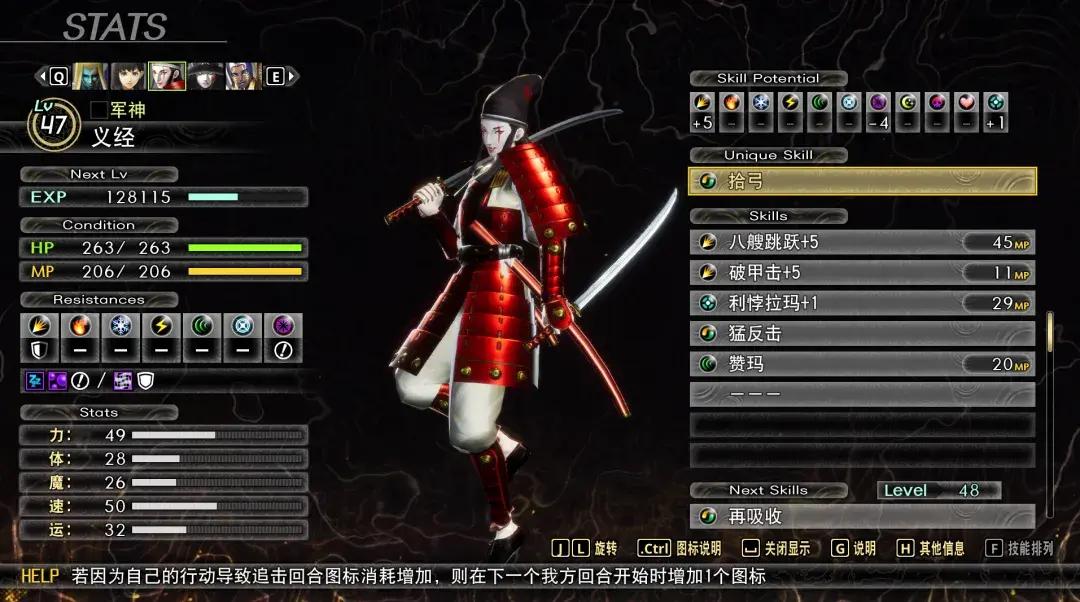Click the fire skill potential icon
1080x602 pixels.
tap(732, 104)
